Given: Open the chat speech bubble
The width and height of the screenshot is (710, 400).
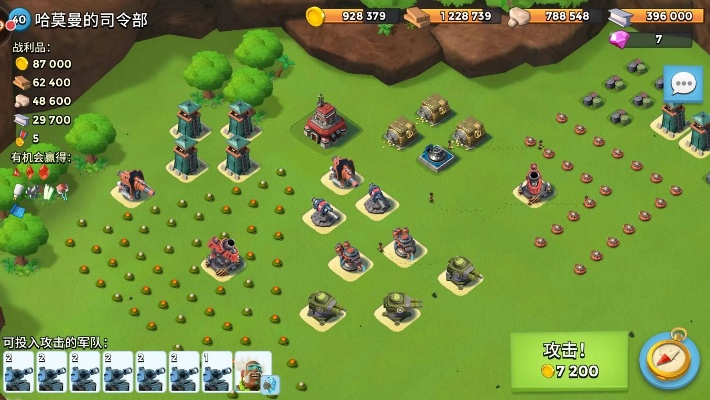Looking at the screenshot, I should point(683,85).
